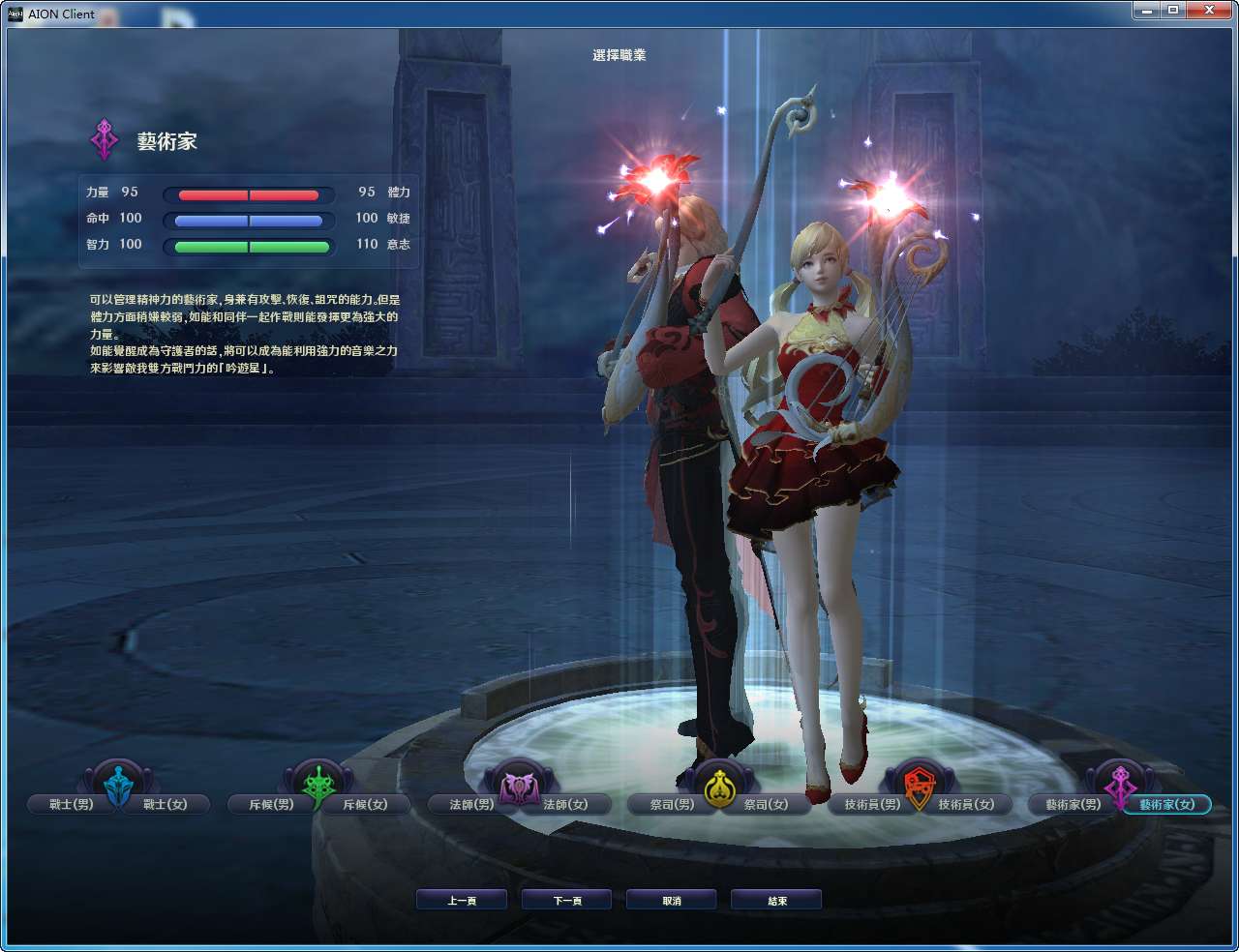Click the 上一頁 previous page button
The height and width of the screenshot is (952, 1239).
pyautogui.click(x=462, y=899)
